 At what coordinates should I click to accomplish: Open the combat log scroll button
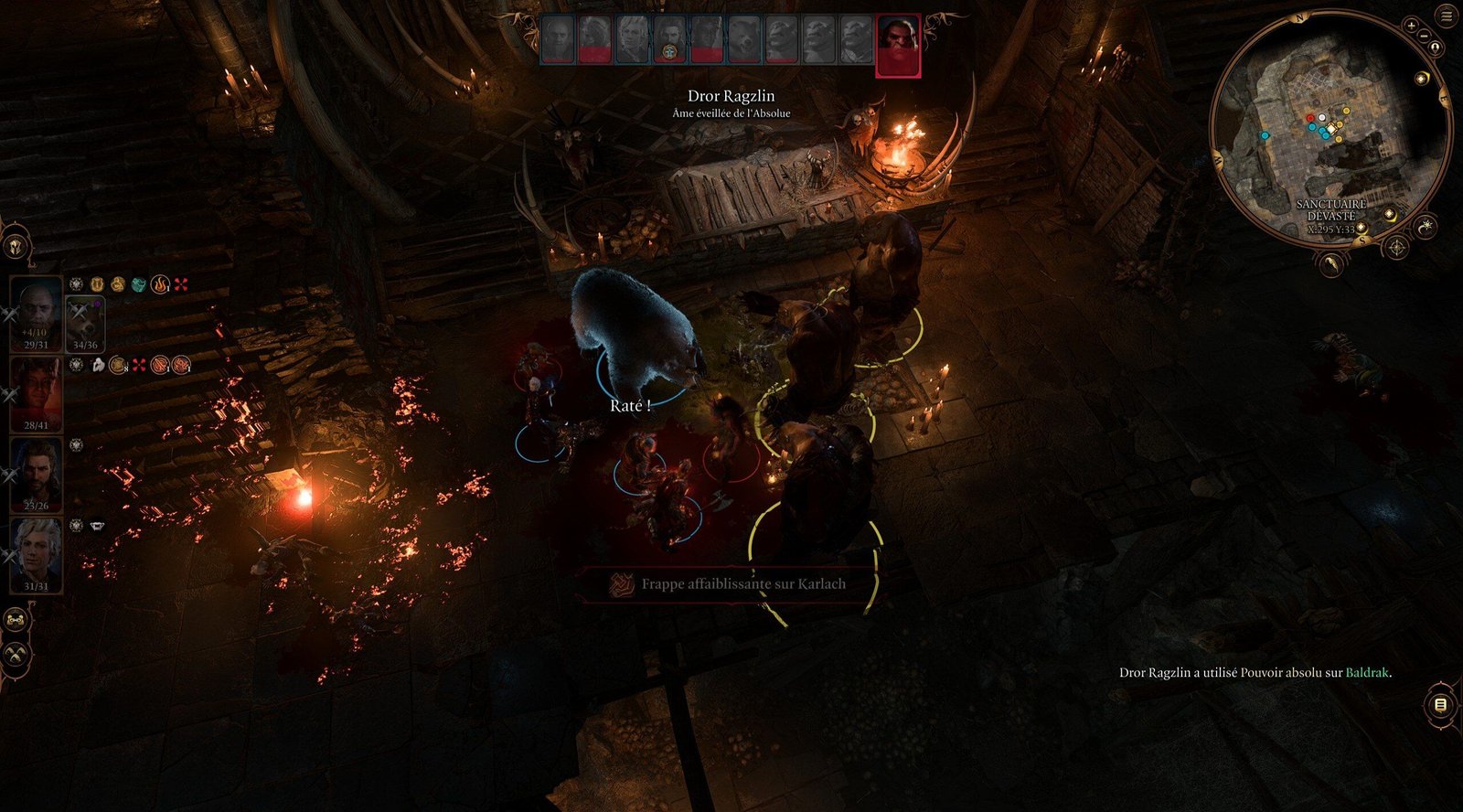pos(1440,705)
